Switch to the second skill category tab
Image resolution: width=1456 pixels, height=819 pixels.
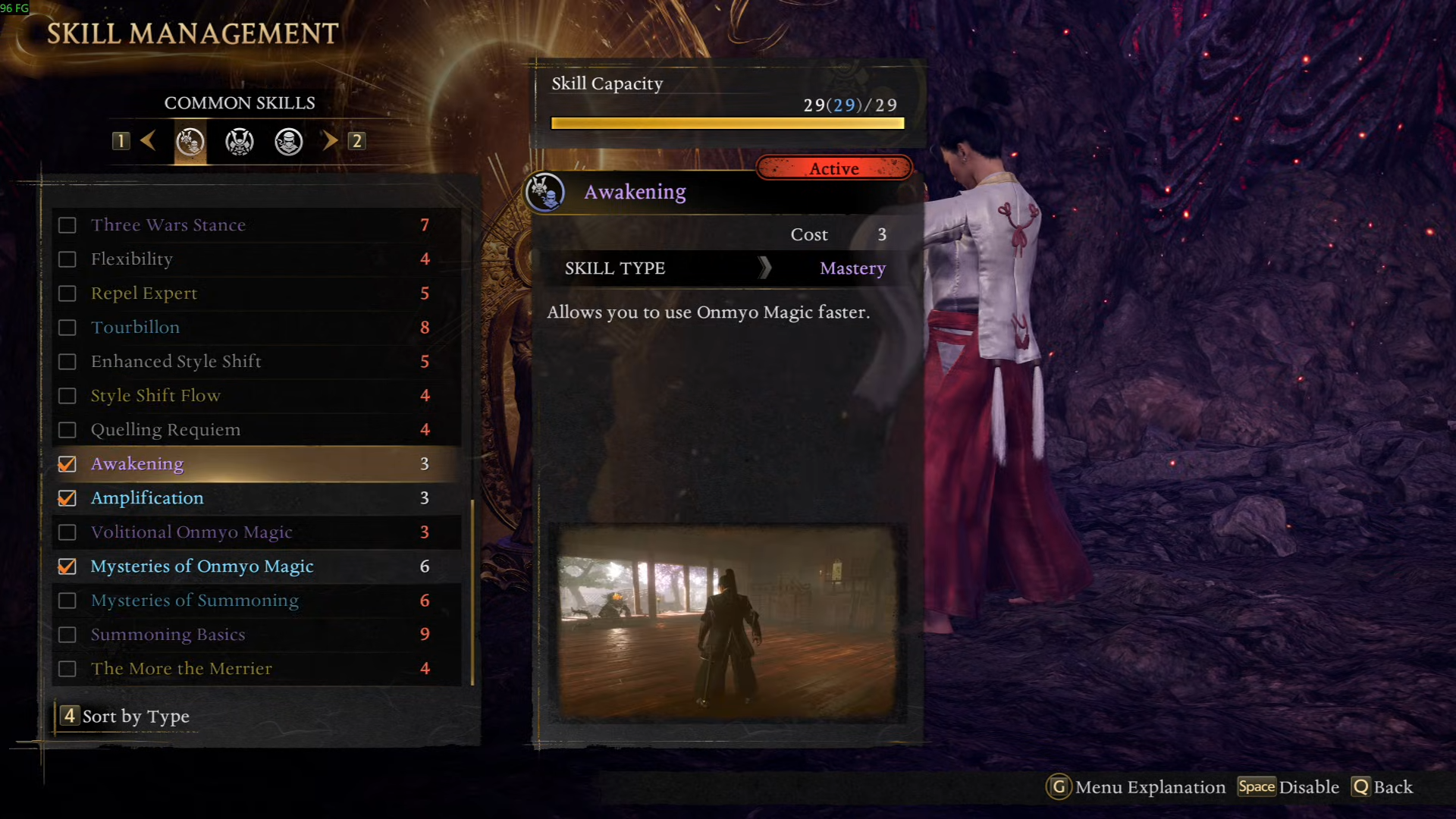point(240,142)
